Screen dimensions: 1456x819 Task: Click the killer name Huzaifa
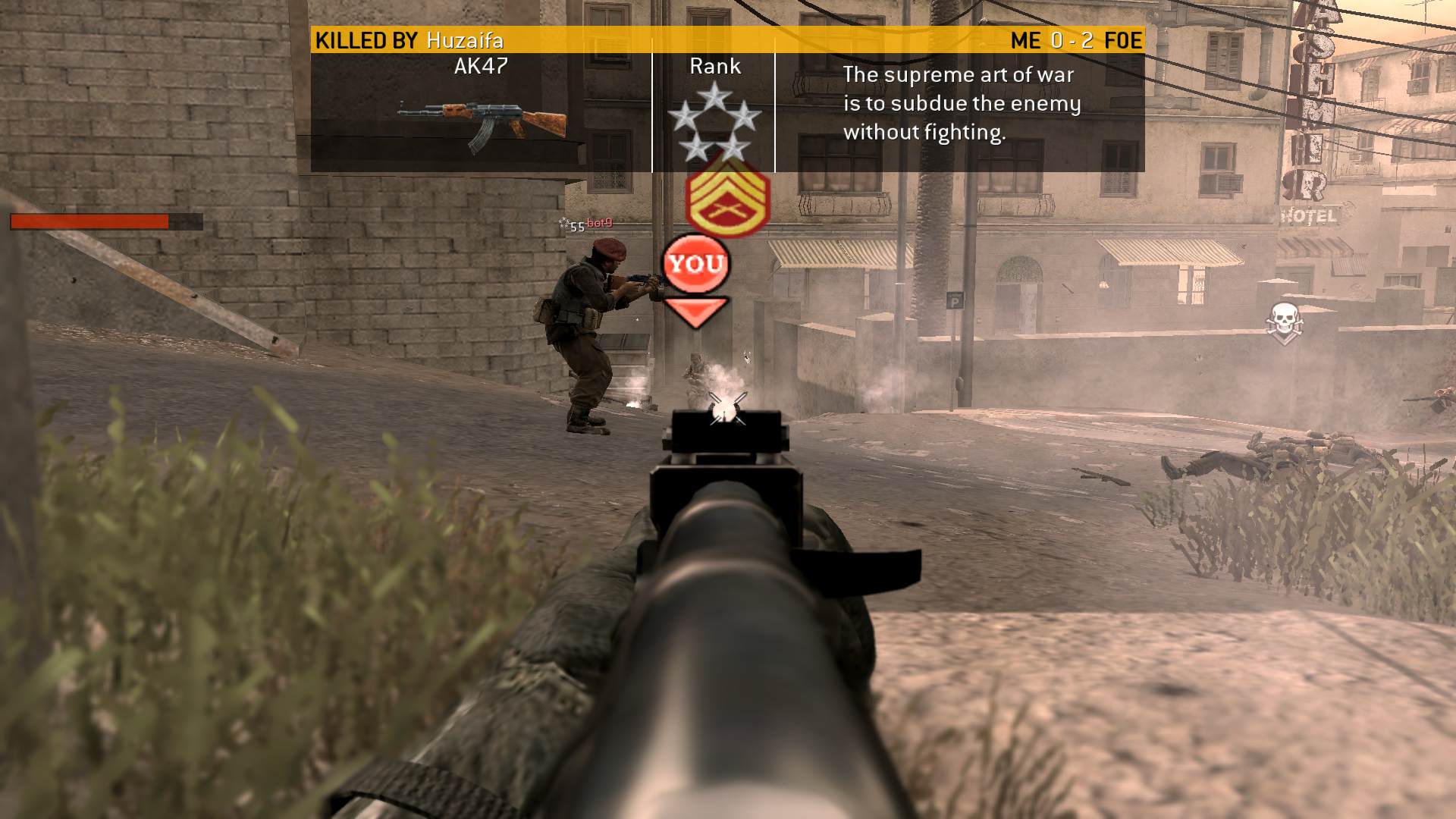465,40
